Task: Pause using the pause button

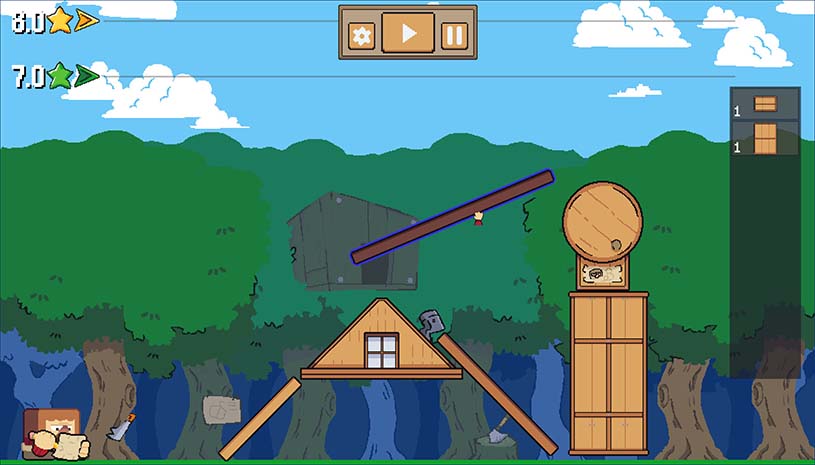Action: [x=455, y=36]
